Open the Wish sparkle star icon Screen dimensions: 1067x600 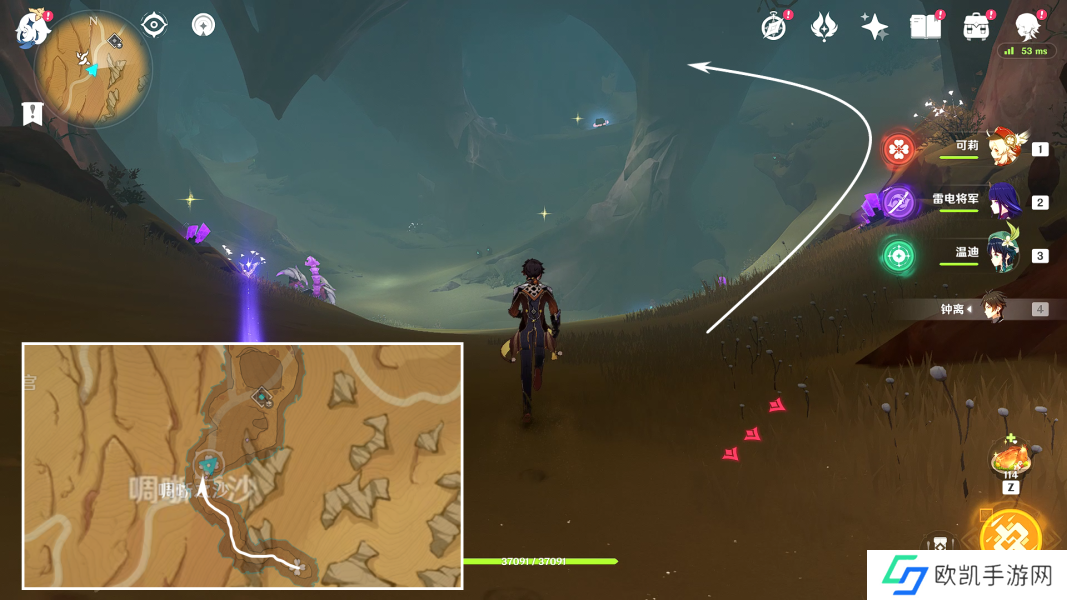(874, 27)
